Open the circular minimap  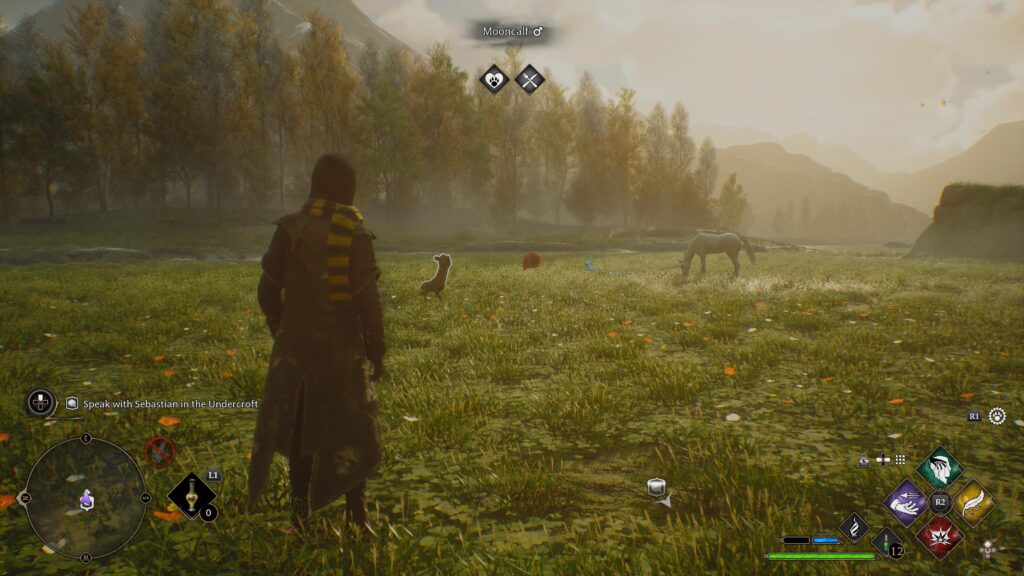(x=85, y=498)
